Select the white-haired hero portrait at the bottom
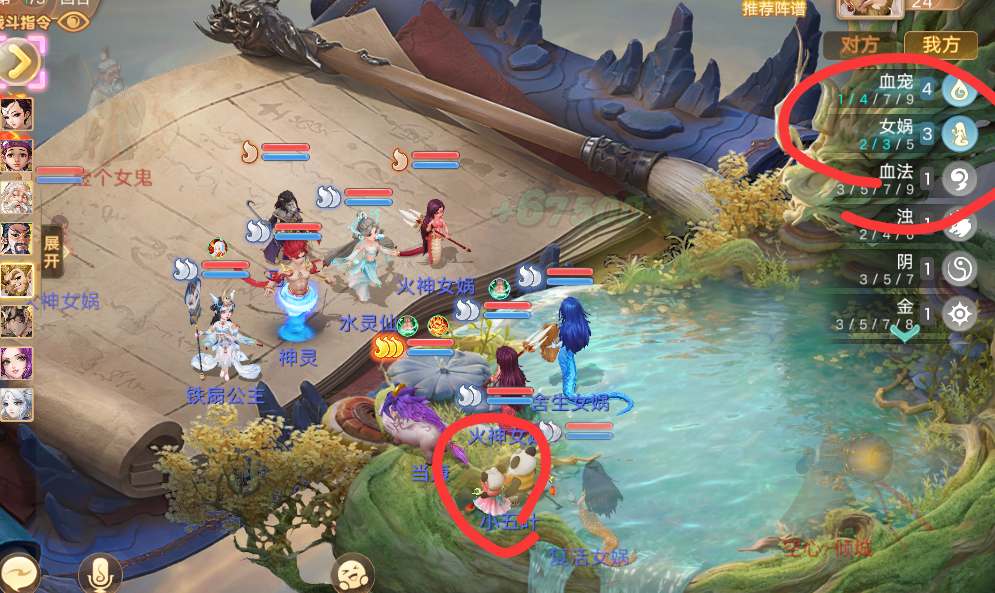This screenshot has width=995, height=593. click(17, 405)
